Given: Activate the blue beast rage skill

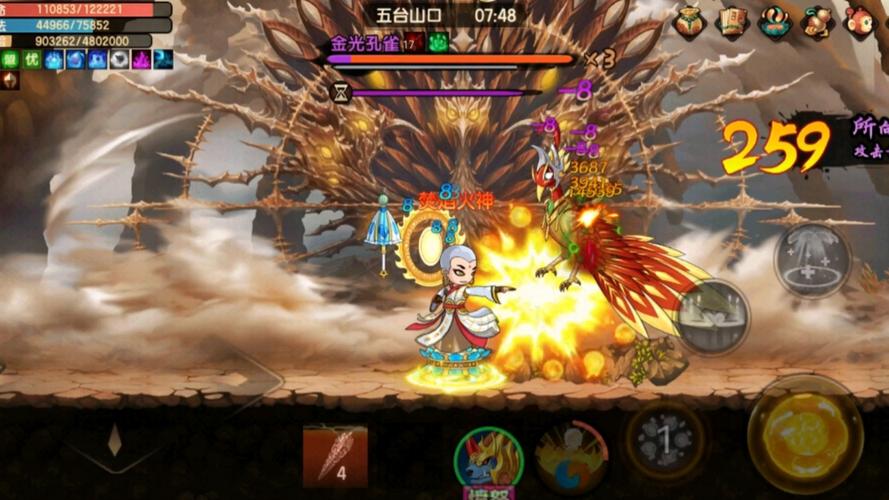Looking at the screenshot, I should 488,461.
